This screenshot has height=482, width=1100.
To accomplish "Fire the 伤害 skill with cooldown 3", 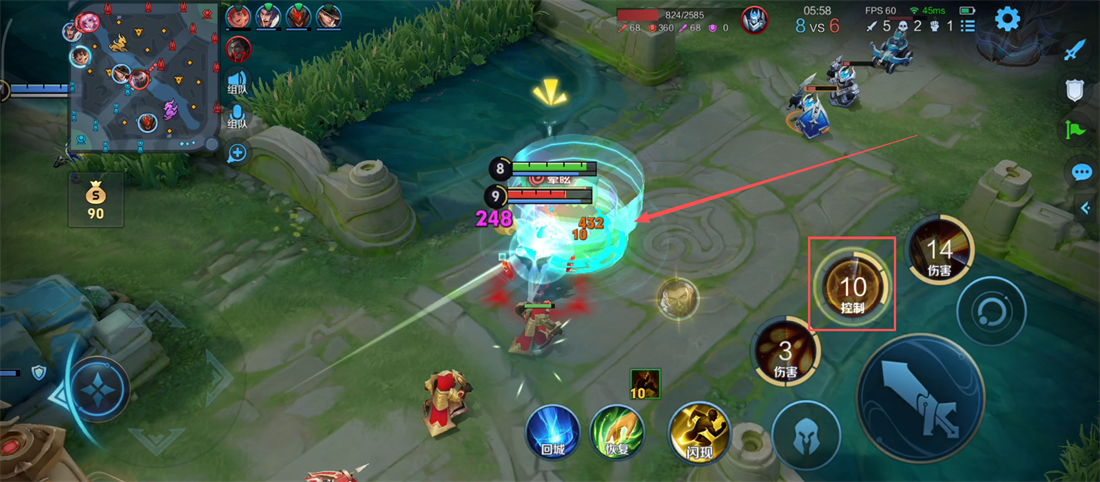I will [785, 352].
